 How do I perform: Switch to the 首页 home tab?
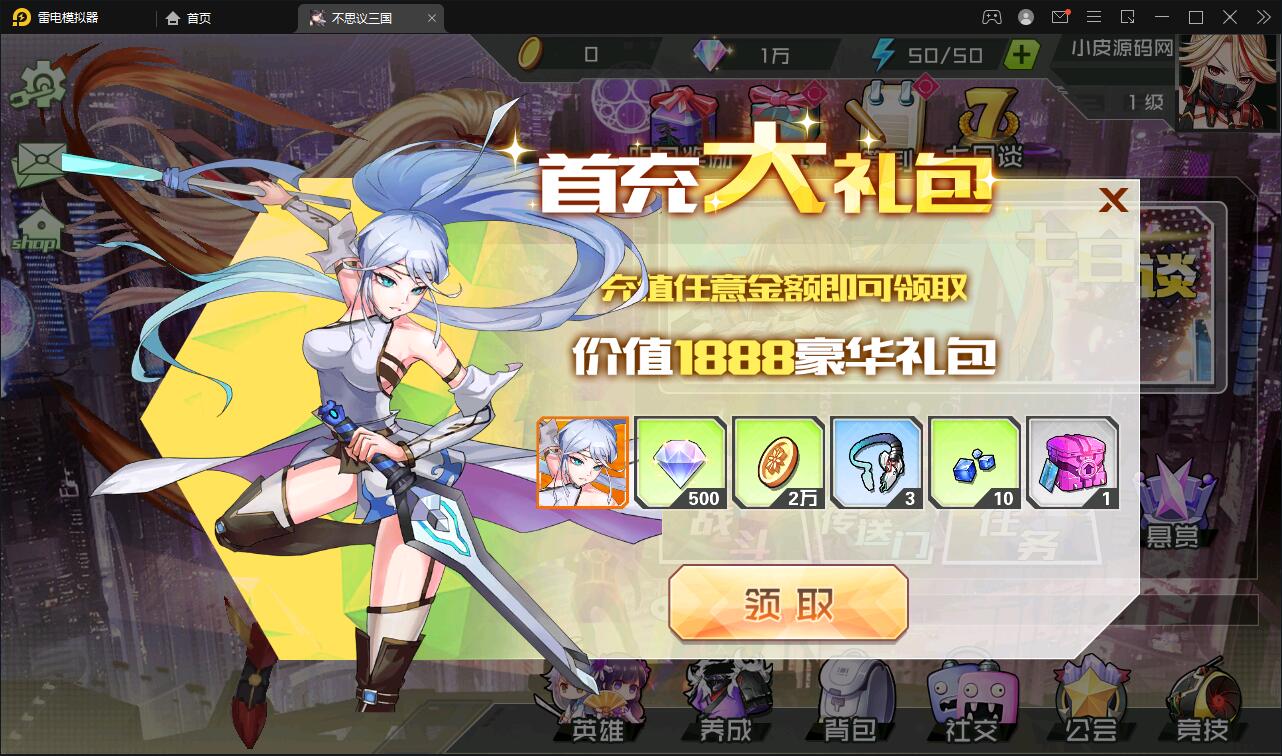tap(187, 17)
